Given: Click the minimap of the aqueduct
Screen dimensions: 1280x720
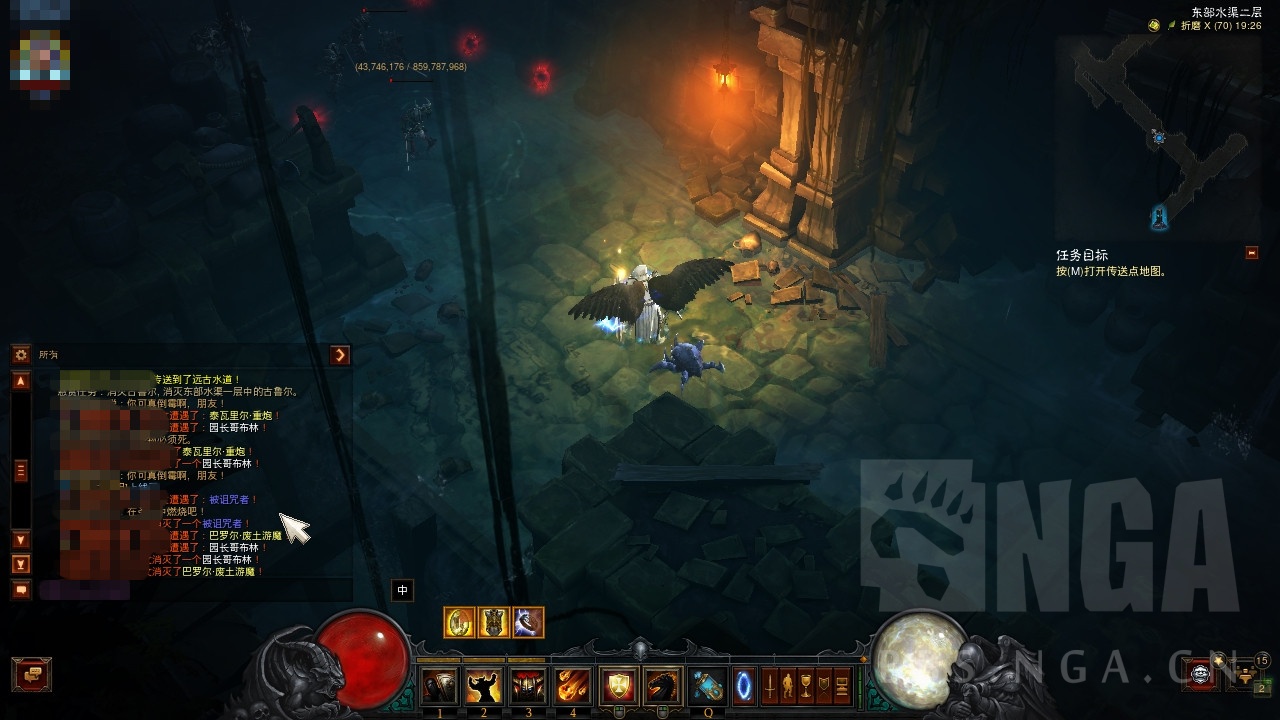Looking at the screenshot, I should click(1158, 135).
